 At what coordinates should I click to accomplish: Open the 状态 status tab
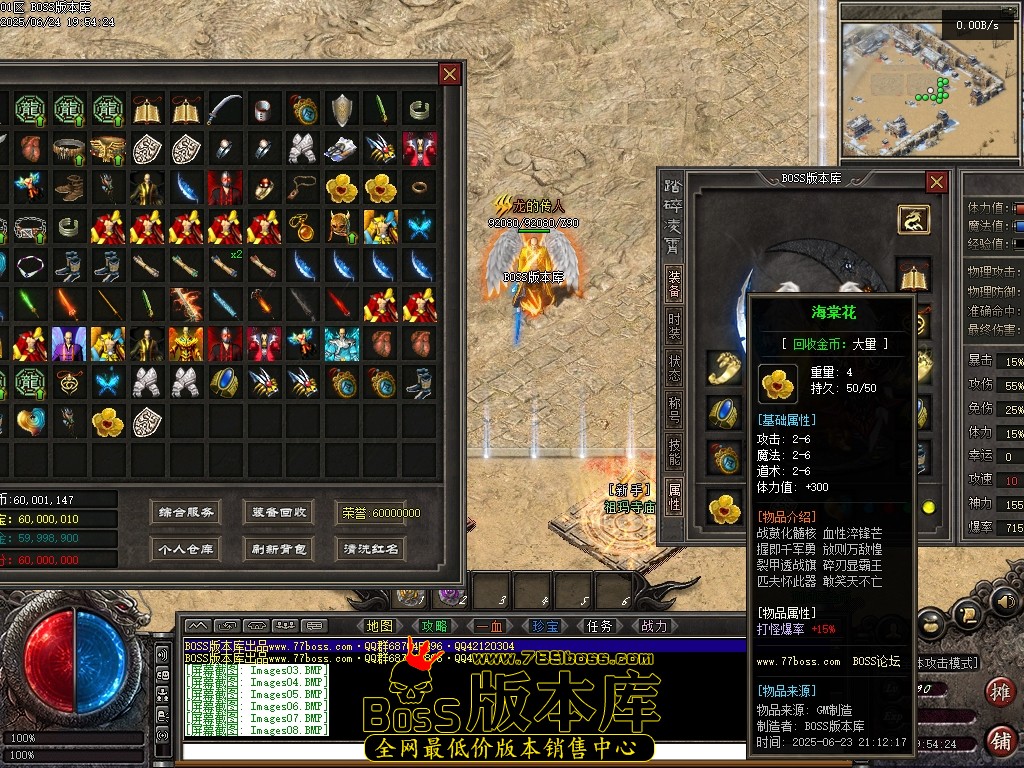[675, 370]
